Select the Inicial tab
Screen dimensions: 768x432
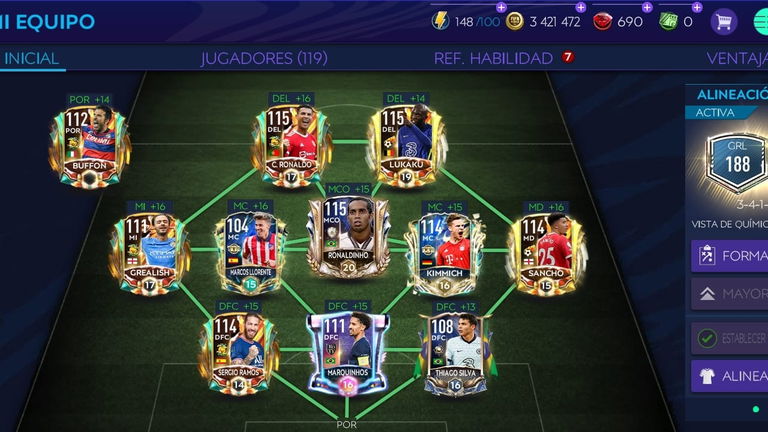click(x=31, y=58)
